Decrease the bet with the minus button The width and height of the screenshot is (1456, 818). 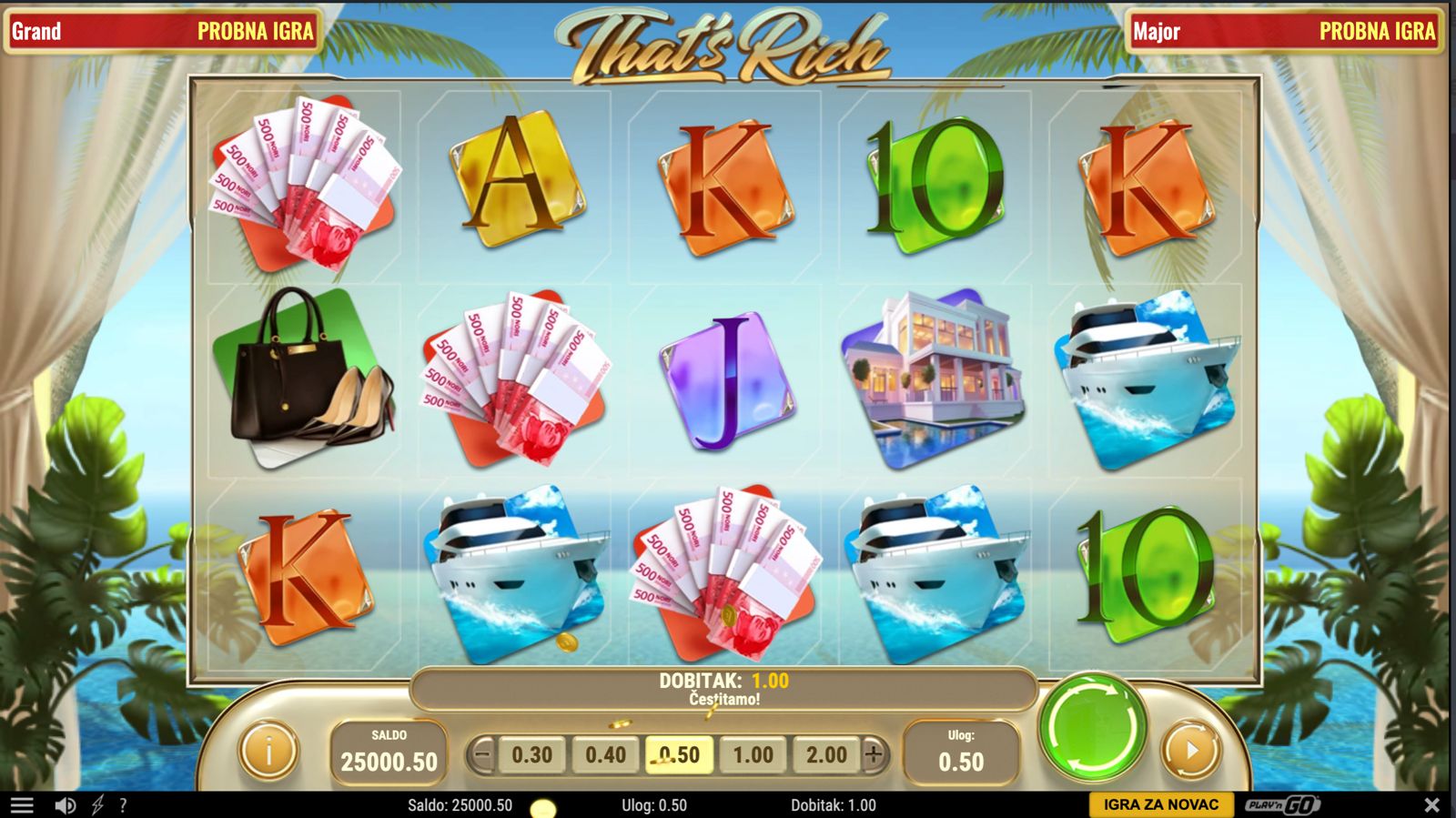(x=483, y=754)
